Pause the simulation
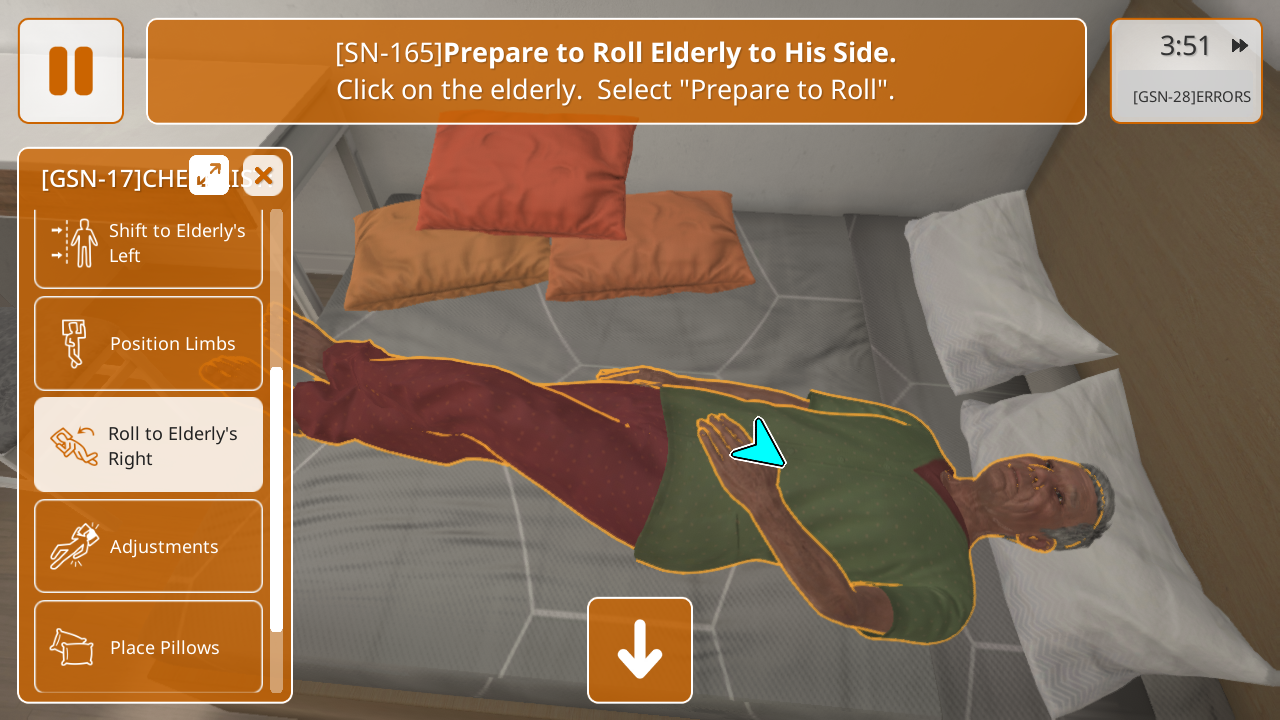Image resolution: width=1280 pixels, height=720 pixels. (71, 71)
